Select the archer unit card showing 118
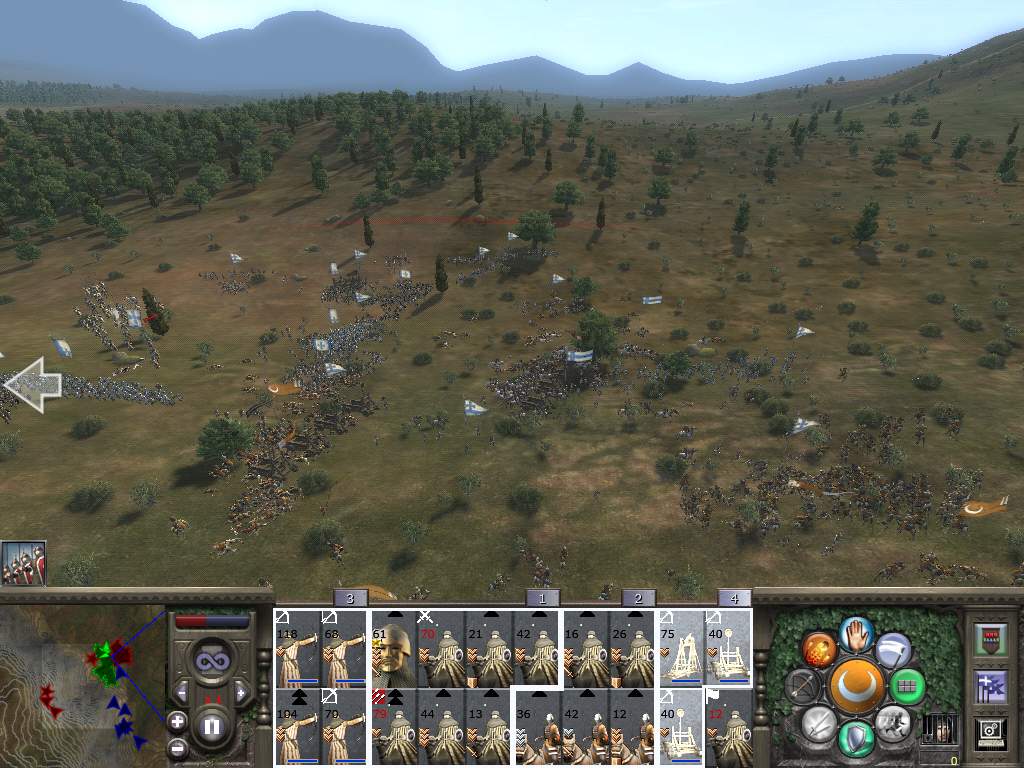This screenshot has width=1024, height=768. click(x=297, y=648)
